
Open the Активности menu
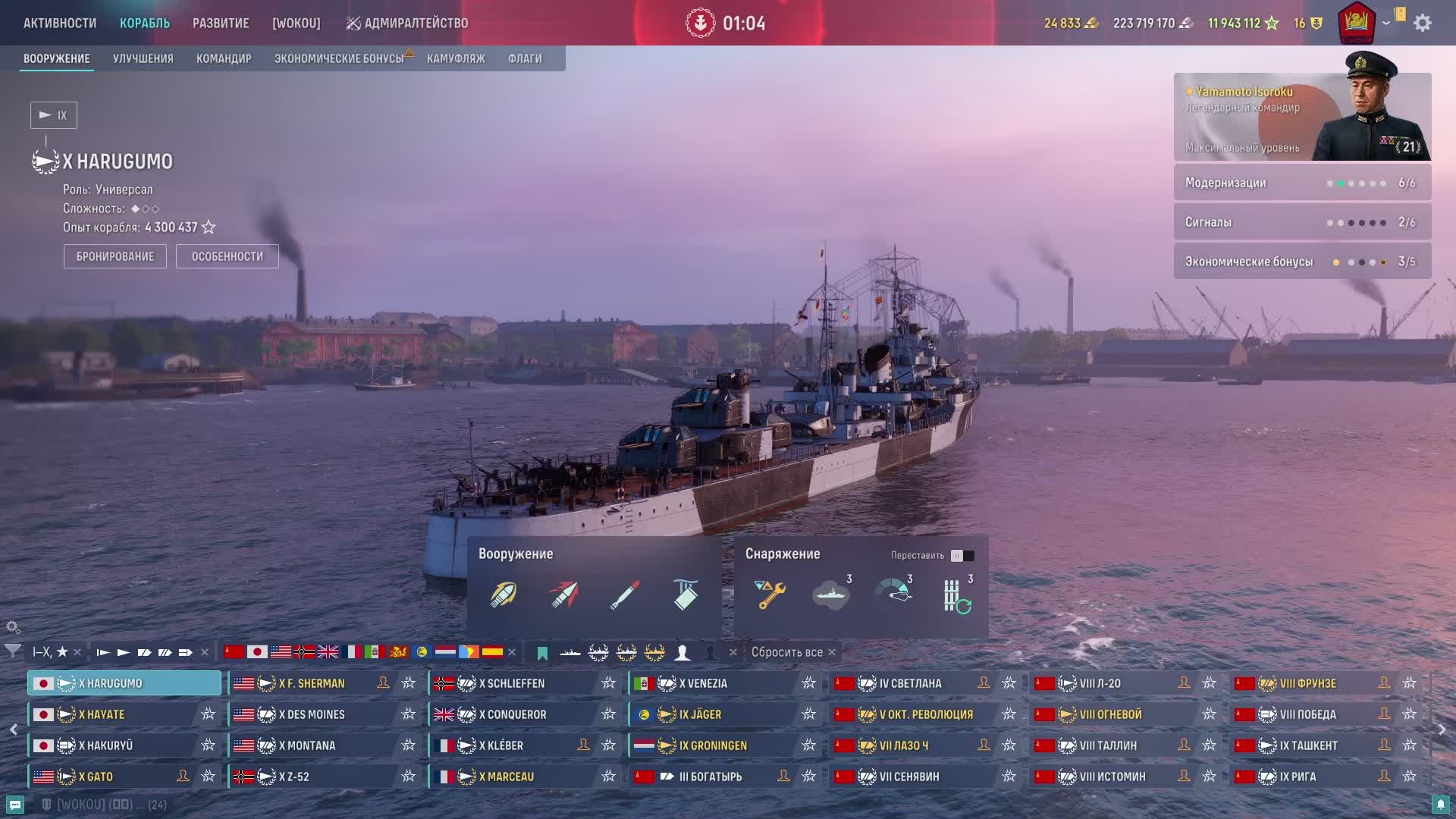pyautogui.click(x=60, y=24)
